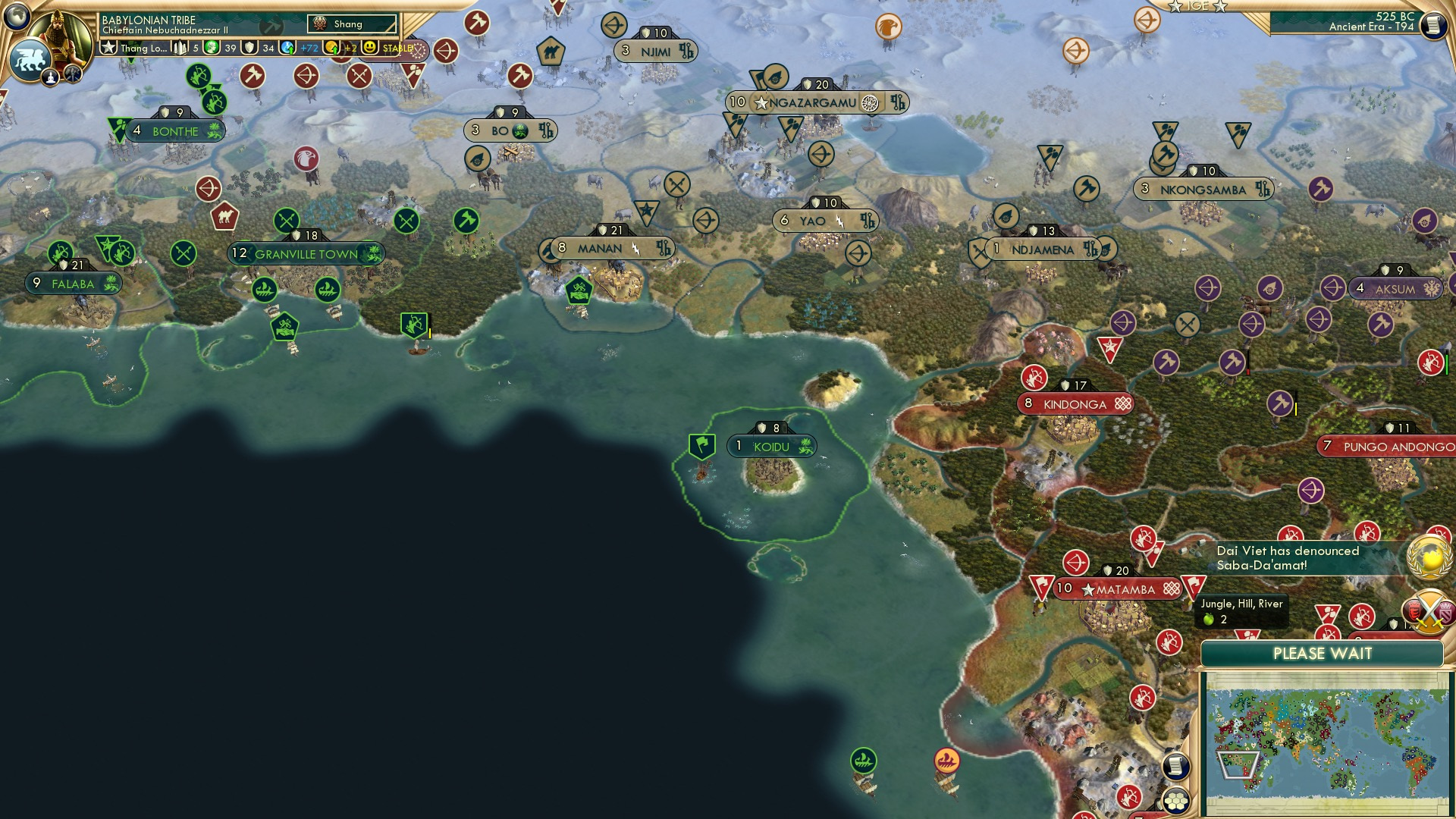Click the star icon next to Thang Lo city name
This screenshot has width=1456, height=819.
click(109, 48)
